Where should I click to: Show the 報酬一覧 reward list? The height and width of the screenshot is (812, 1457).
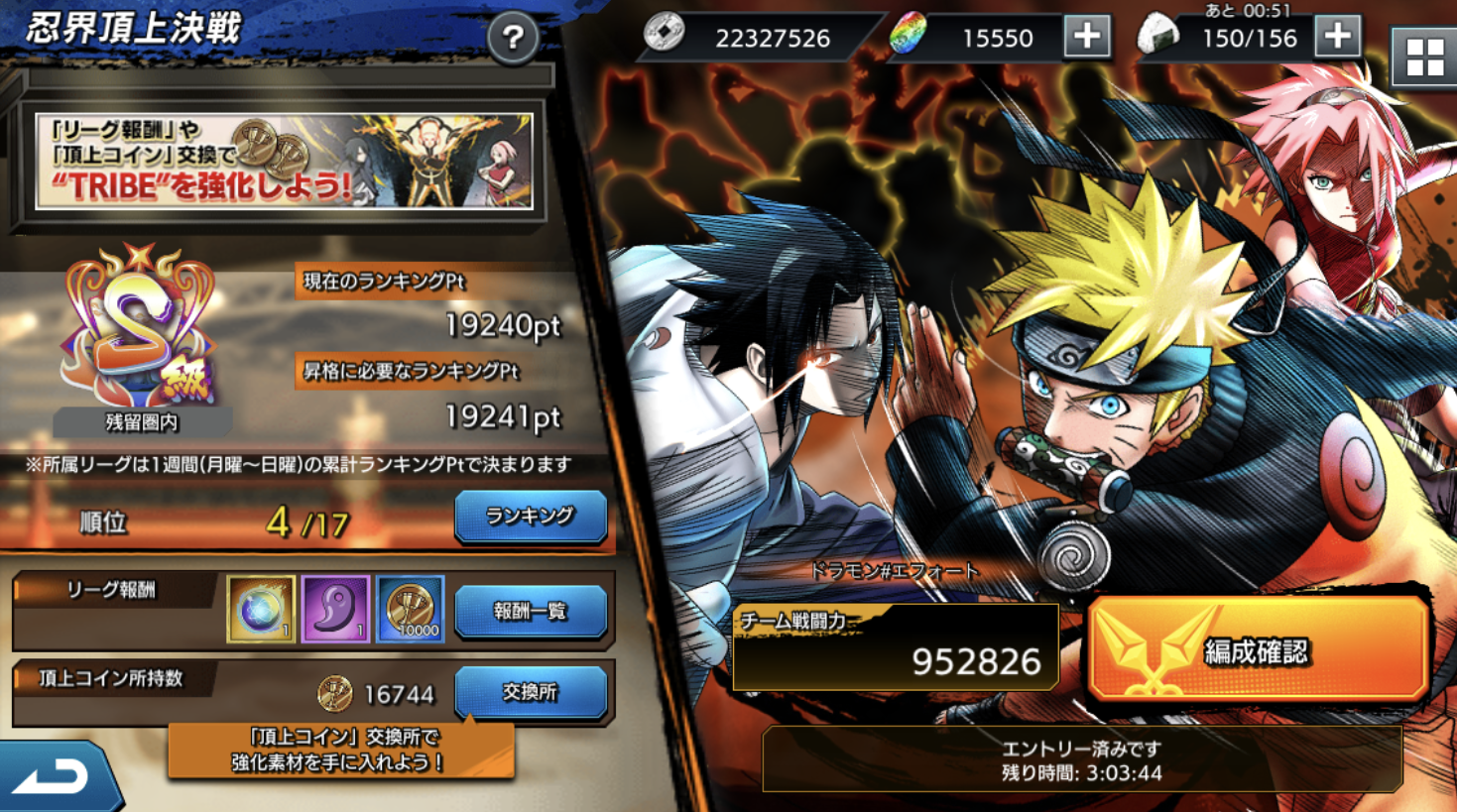coord(530,611)
